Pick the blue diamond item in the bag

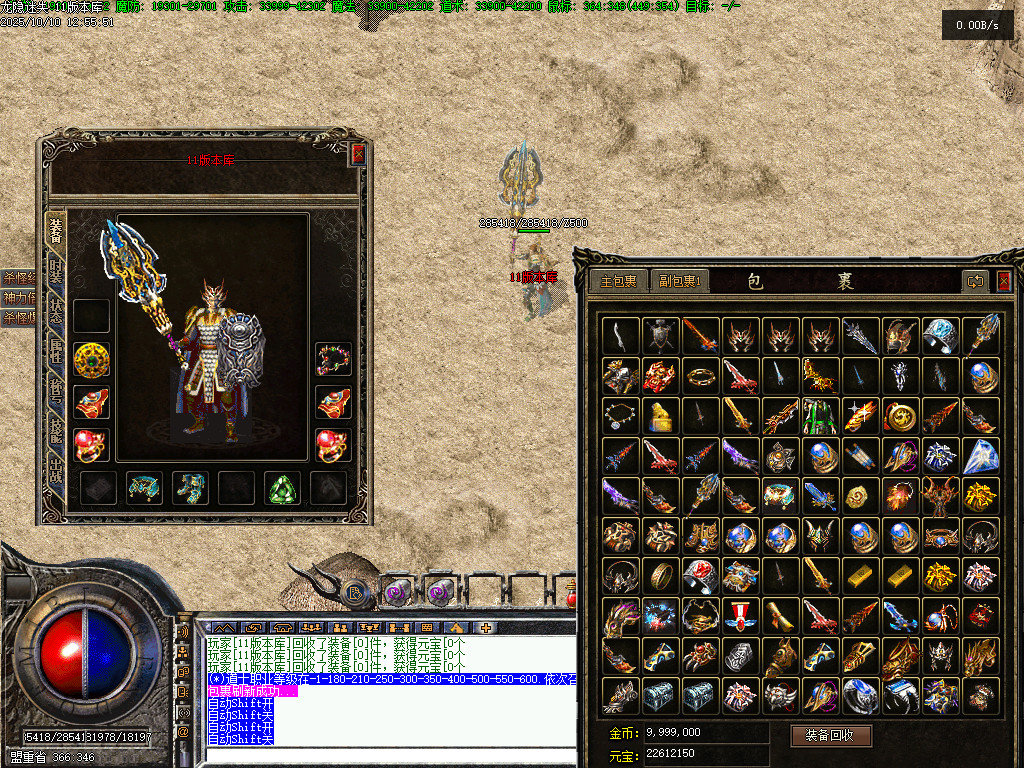[980, 456]
